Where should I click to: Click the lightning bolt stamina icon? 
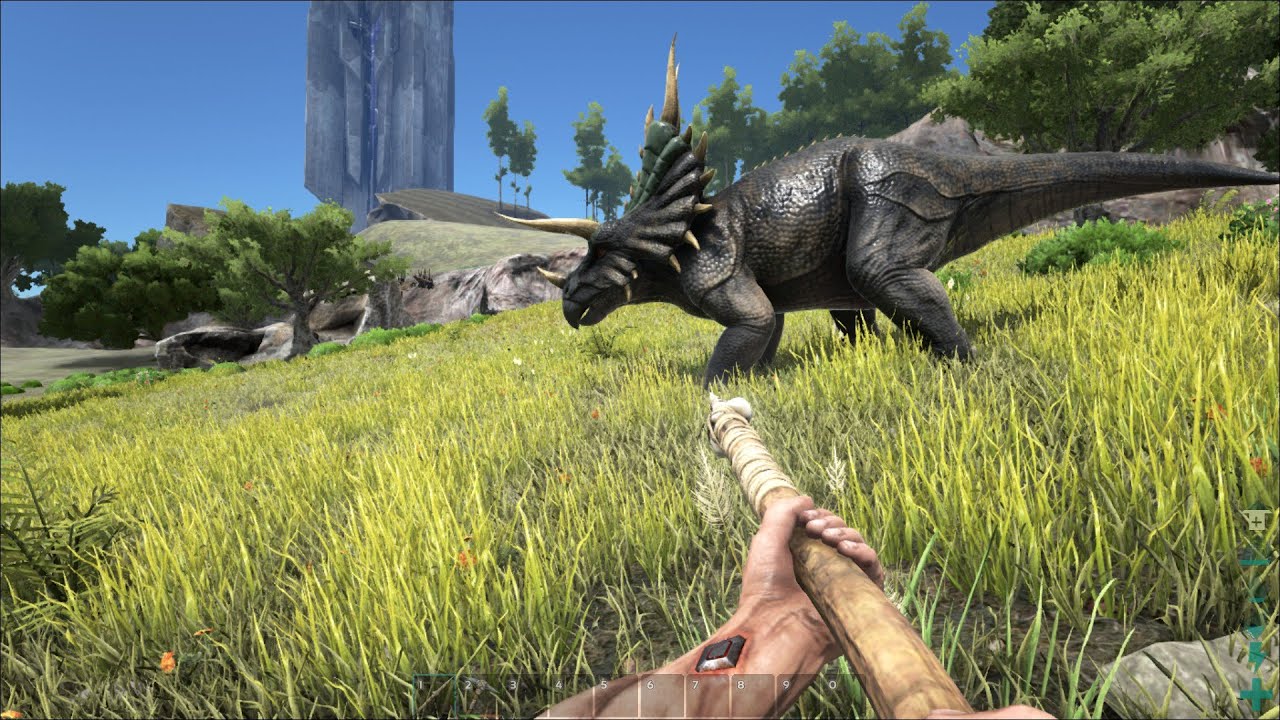click(1257, 654)
